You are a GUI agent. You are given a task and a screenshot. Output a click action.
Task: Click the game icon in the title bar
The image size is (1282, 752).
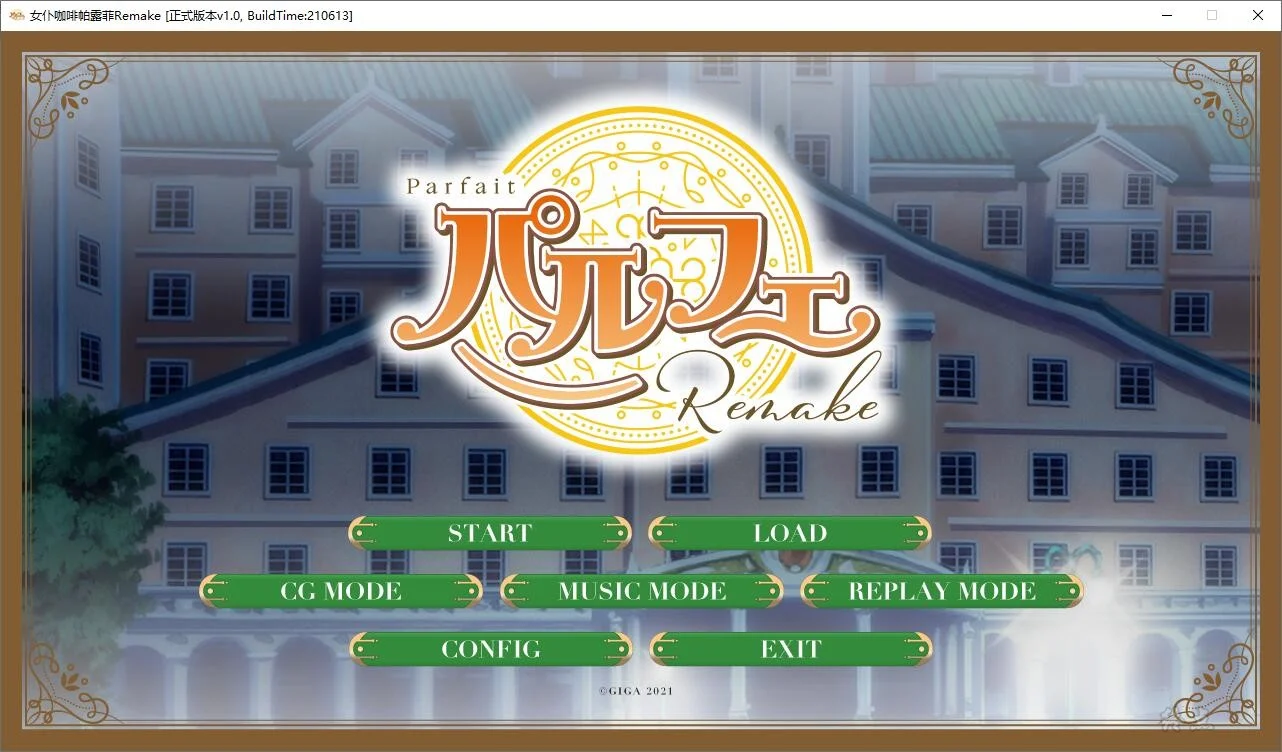pyautogui.click(x=18, y=15)
